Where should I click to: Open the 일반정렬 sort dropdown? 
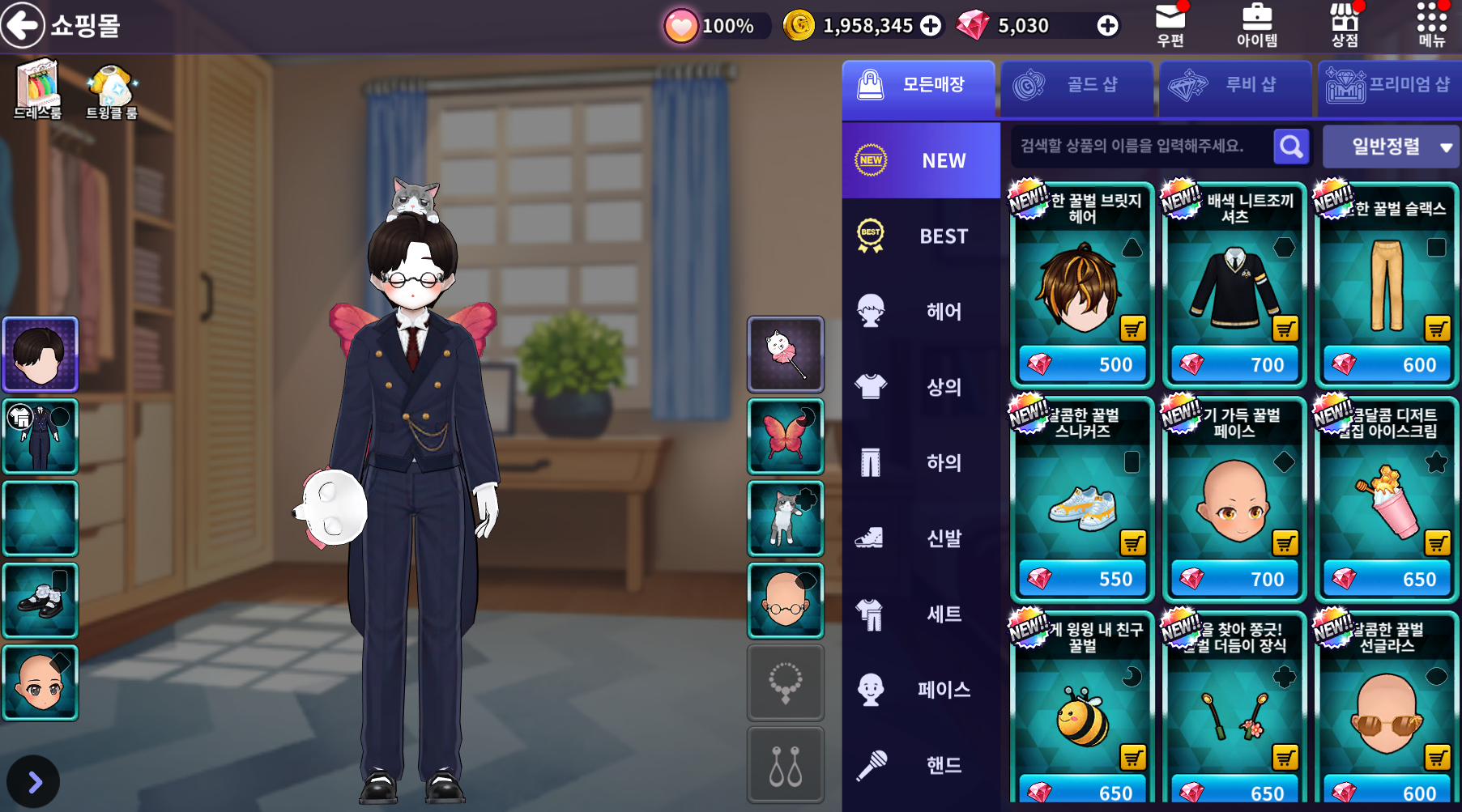(x=1390, y=147)
